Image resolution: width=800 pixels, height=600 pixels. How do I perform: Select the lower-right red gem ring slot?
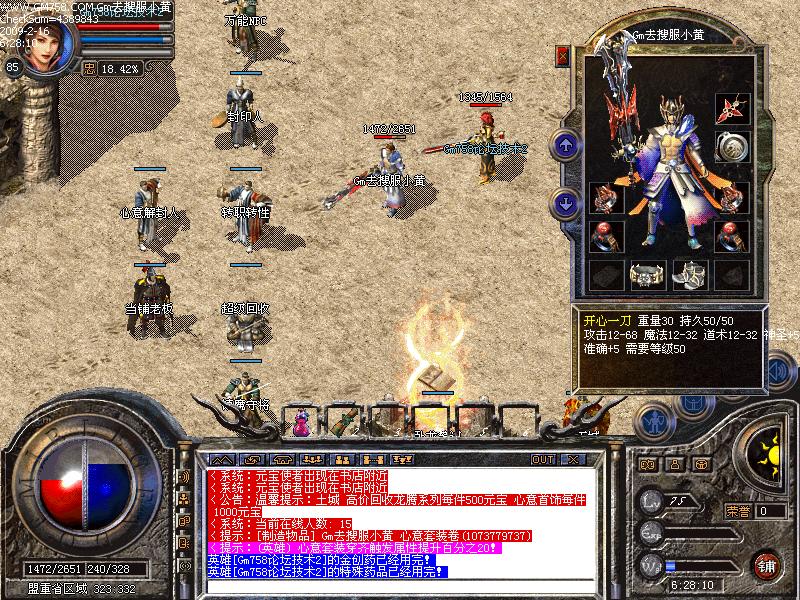point(732,236)
